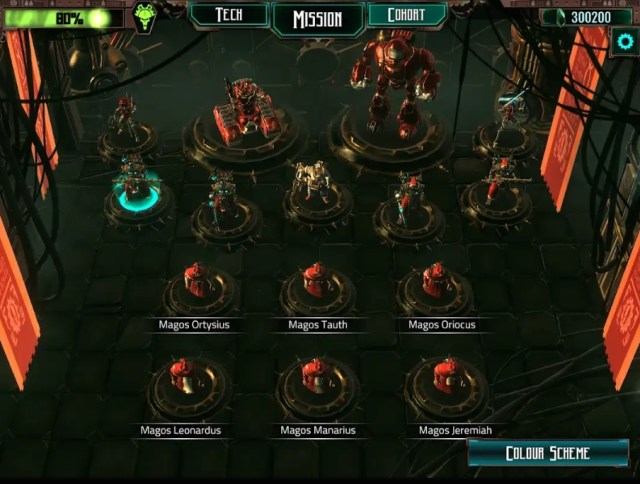Choose the red tracked tank unit

coord(241,110)
